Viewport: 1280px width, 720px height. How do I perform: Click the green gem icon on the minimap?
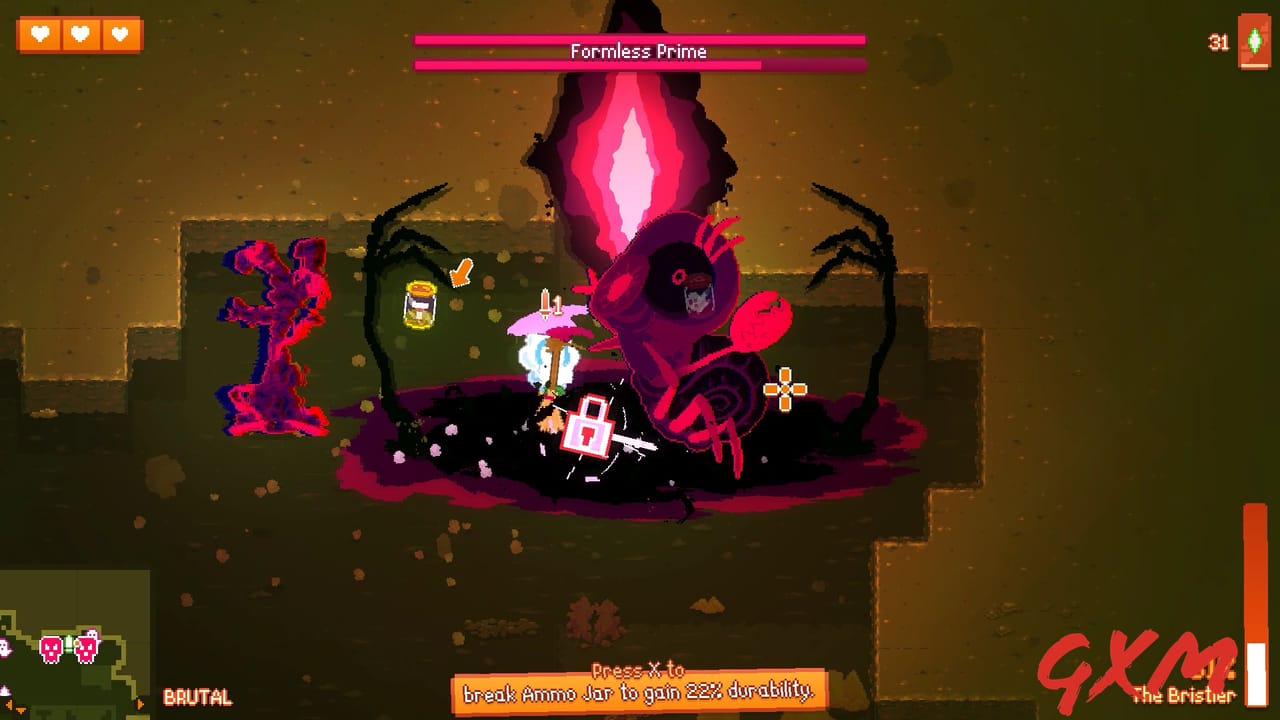pos(68,645)
